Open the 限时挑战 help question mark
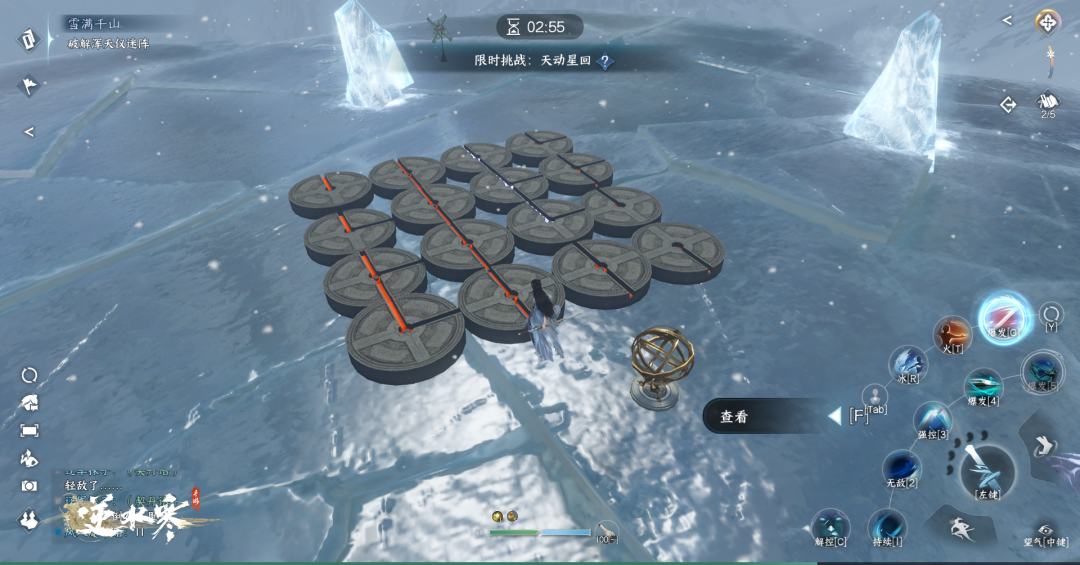 604,61
